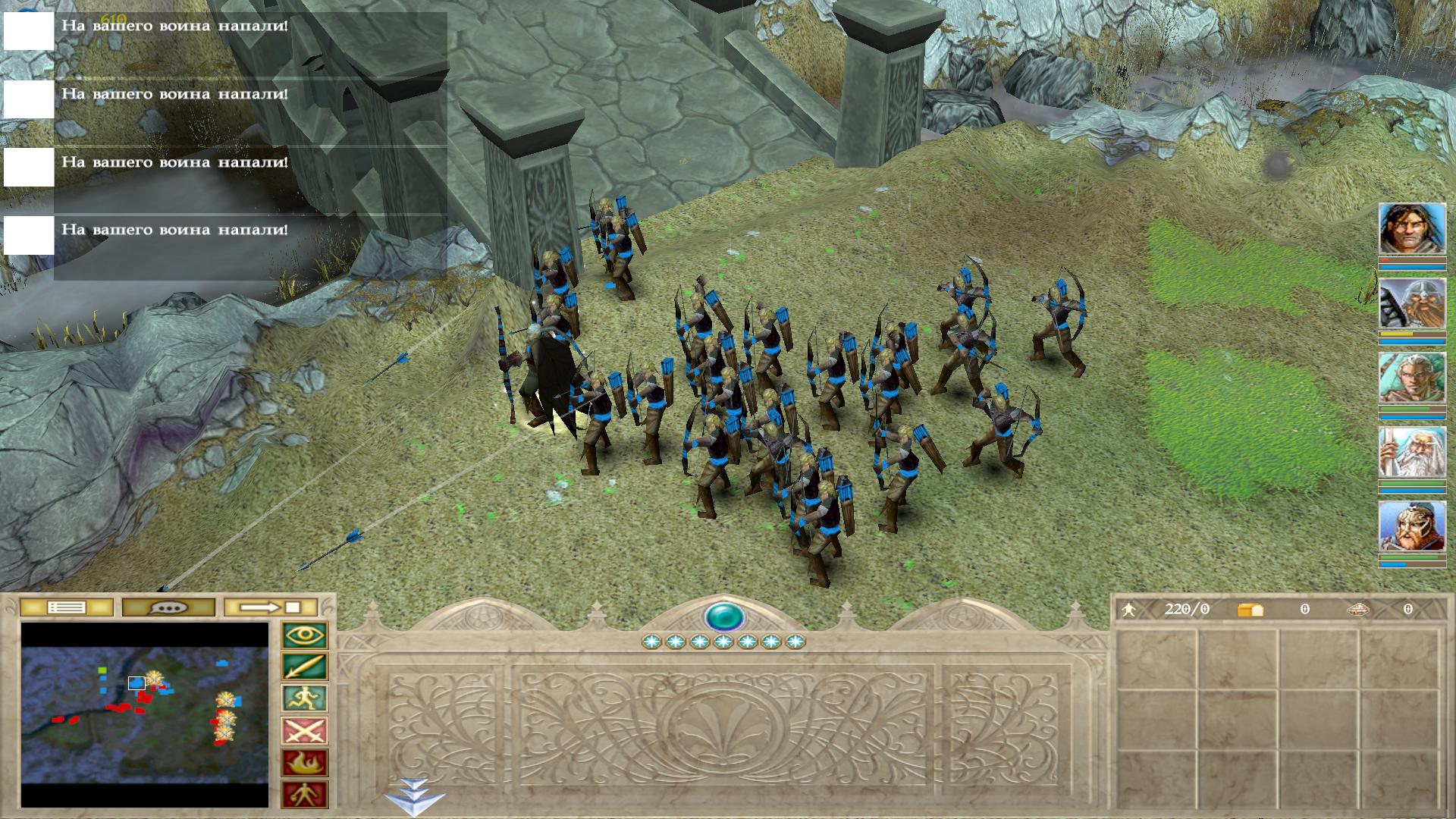Select the dark-haired human hero portrait

tap(1412, 229)
